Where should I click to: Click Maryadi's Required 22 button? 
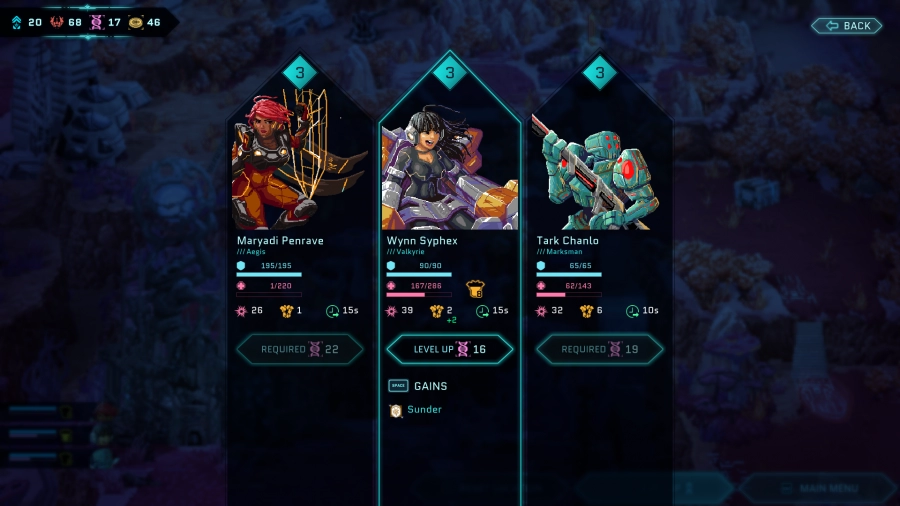coord(299,349)
